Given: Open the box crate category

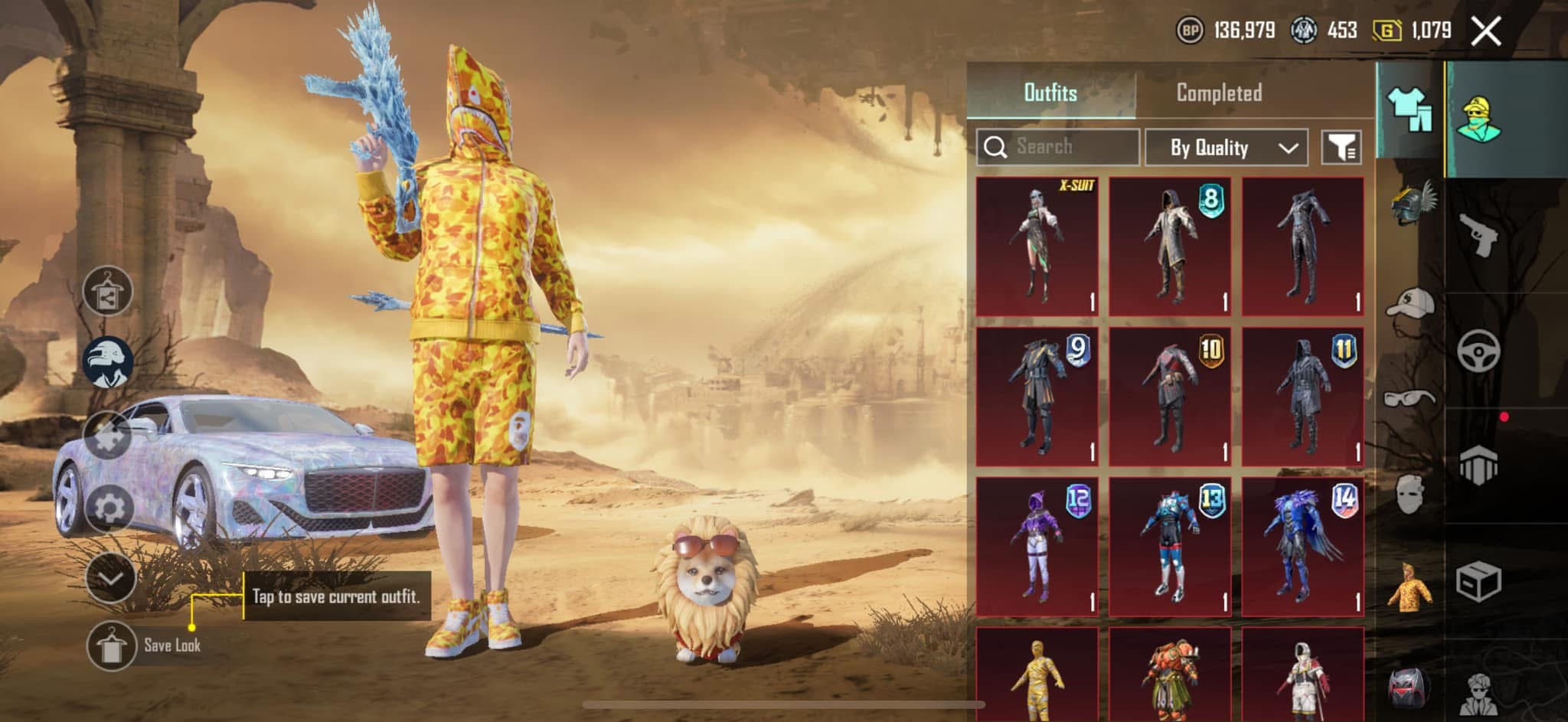Looking at the screenshot, I should coord(1478,582).
